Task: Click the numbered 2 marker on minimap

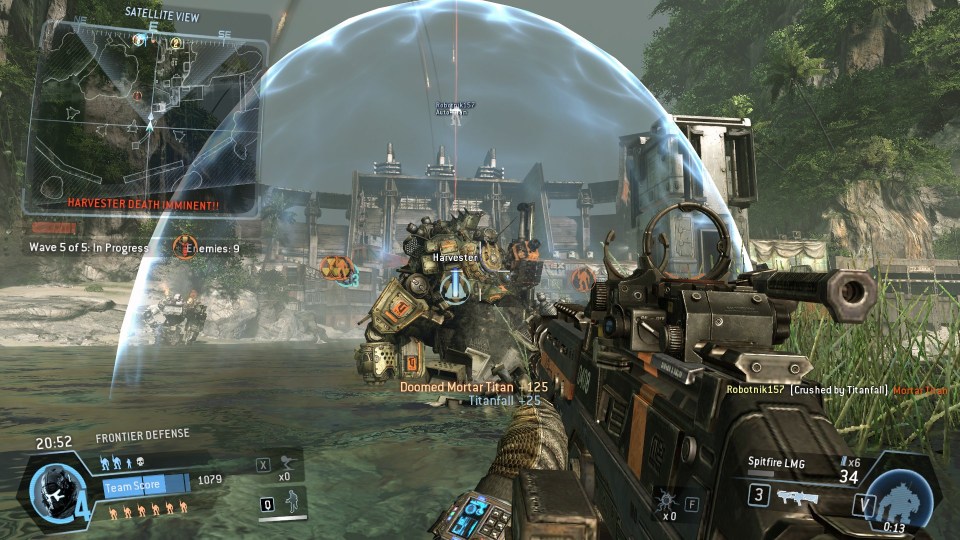Action: pos(176,43)
